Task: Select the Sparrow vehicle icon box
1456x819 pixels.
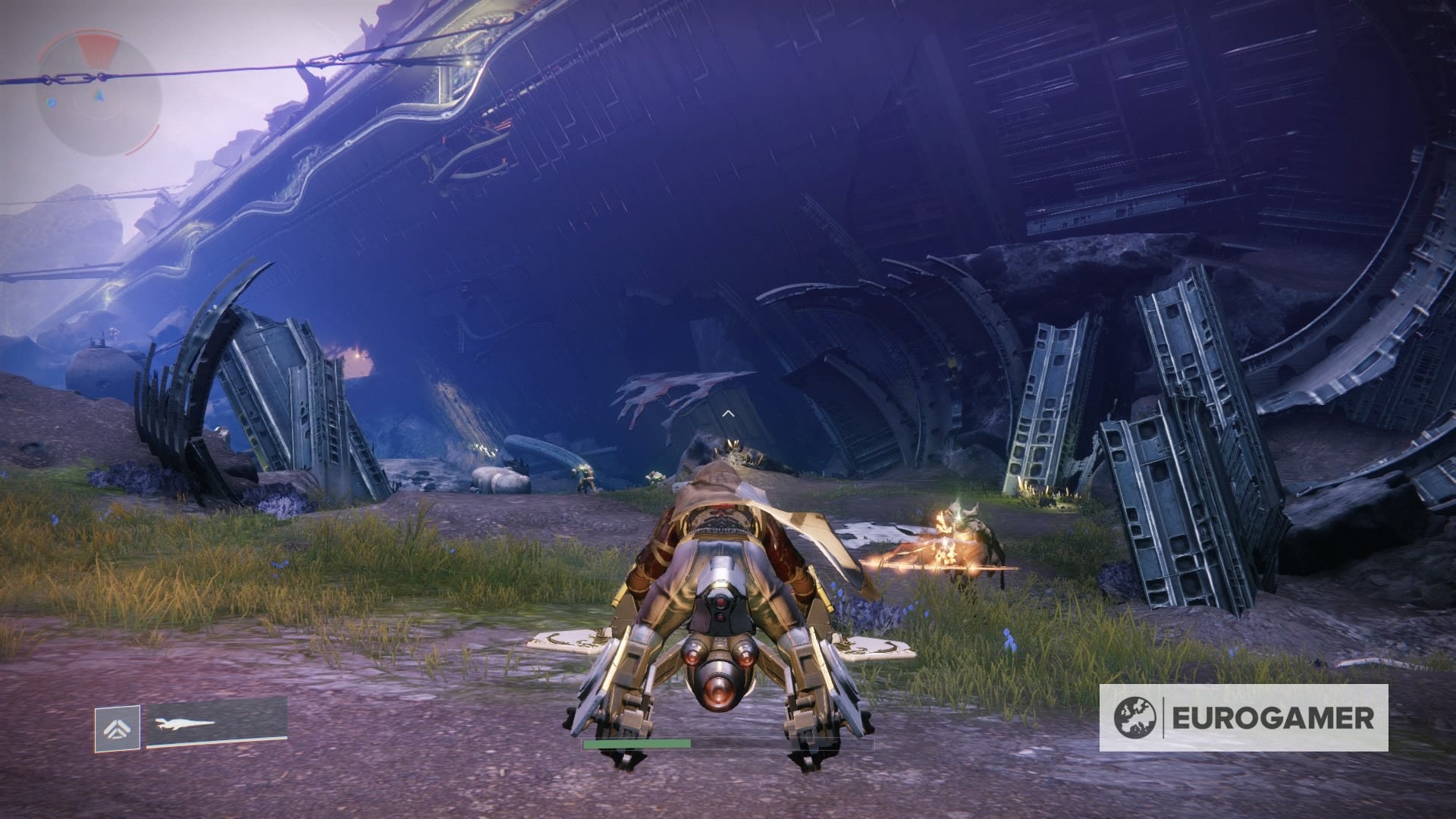Action: [x=117, y=728]
